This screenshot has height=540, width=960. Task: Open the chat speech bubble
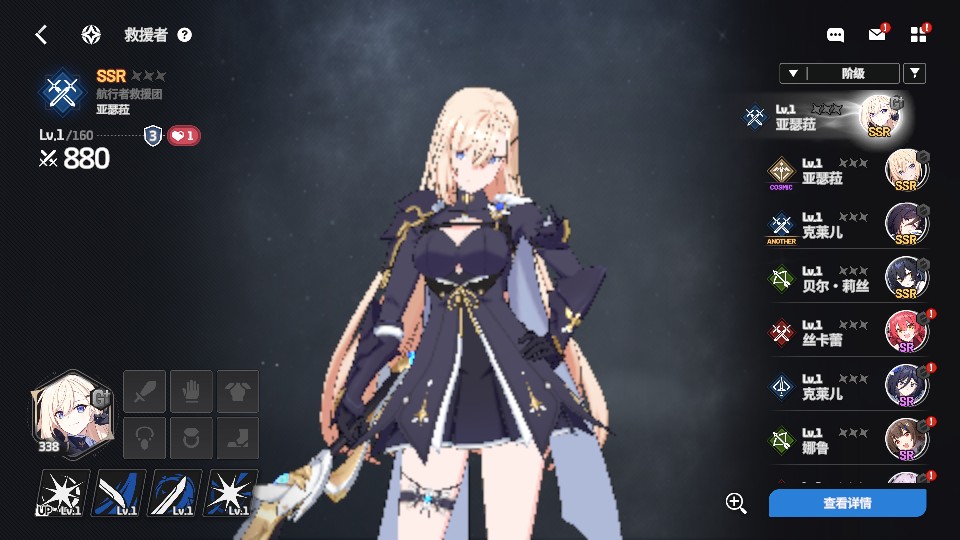(x=836, y=35)
